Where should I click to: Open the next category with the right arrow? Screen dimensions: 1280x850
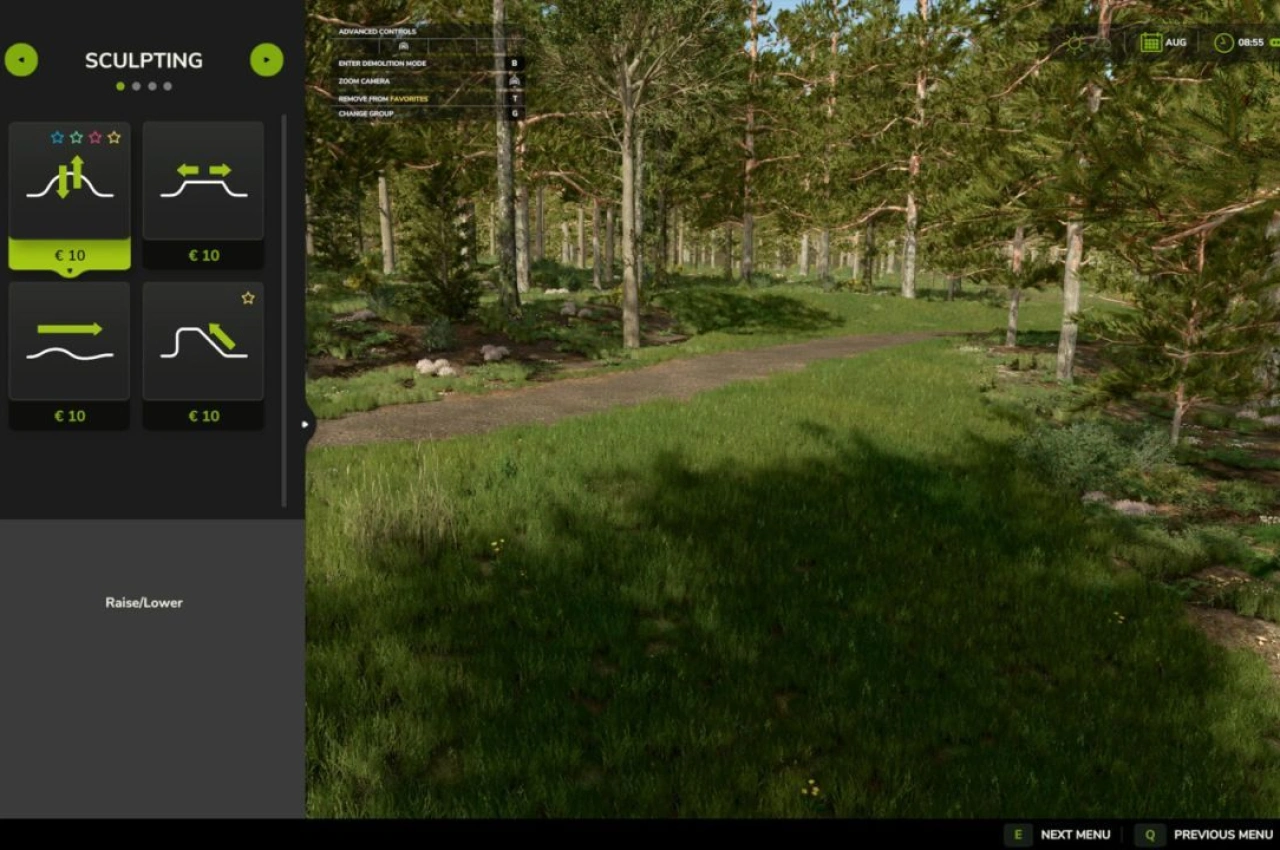pos(266,59)
